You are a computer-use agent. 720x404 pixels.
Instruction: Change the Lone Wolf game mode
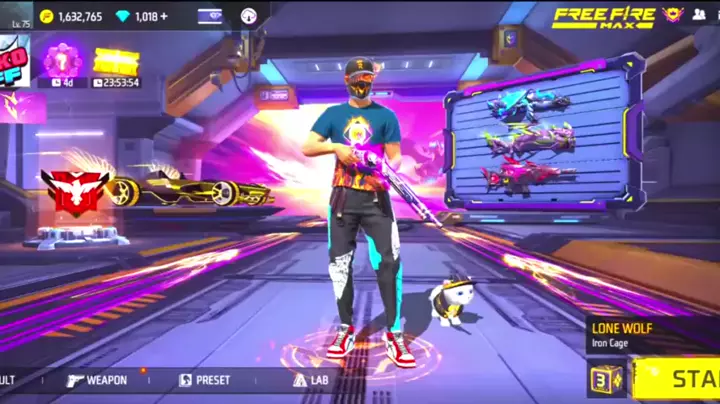click(x=652, y=332)
